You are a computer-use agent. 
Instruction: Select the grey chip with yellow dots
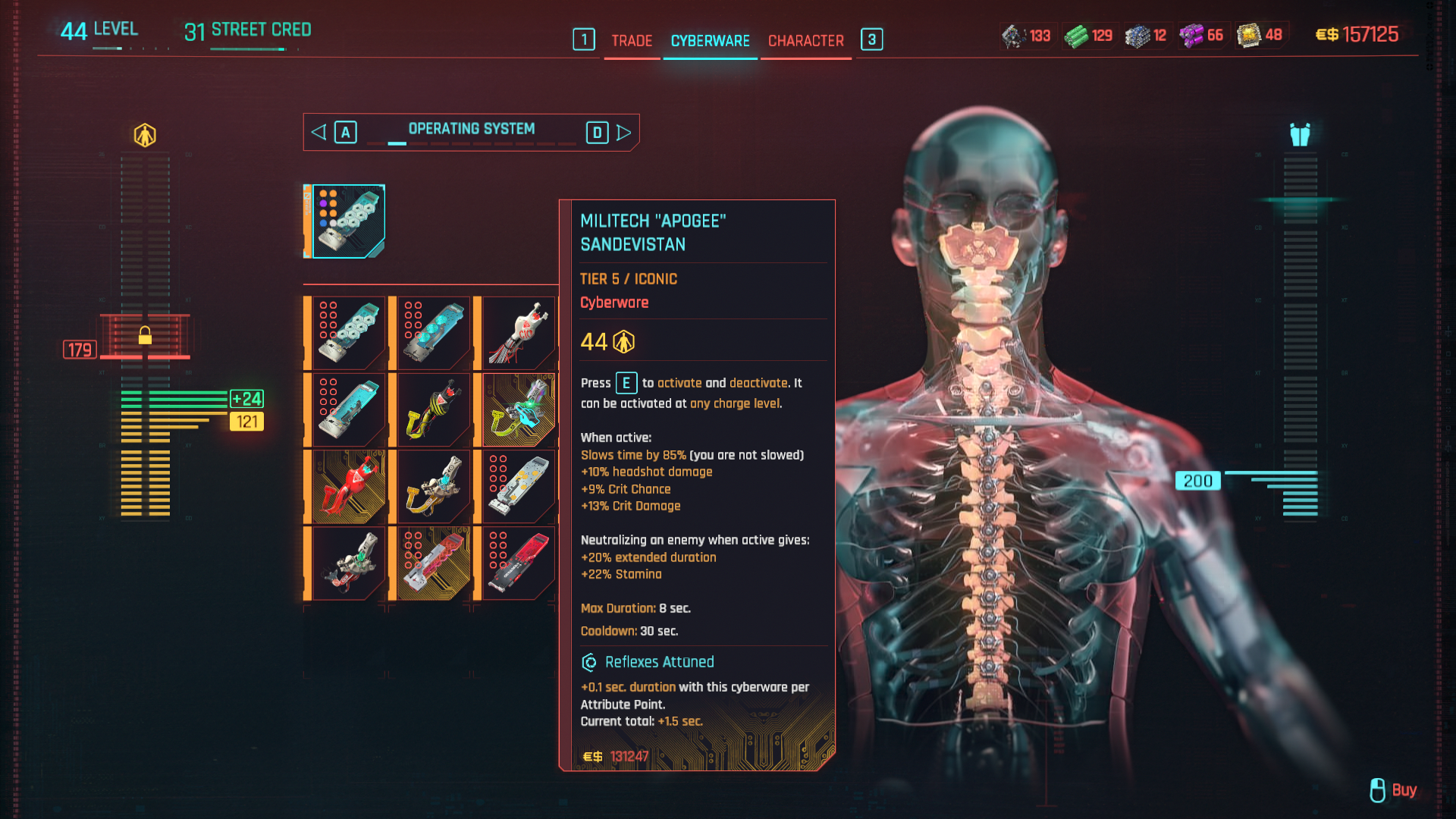pos(519,487)
